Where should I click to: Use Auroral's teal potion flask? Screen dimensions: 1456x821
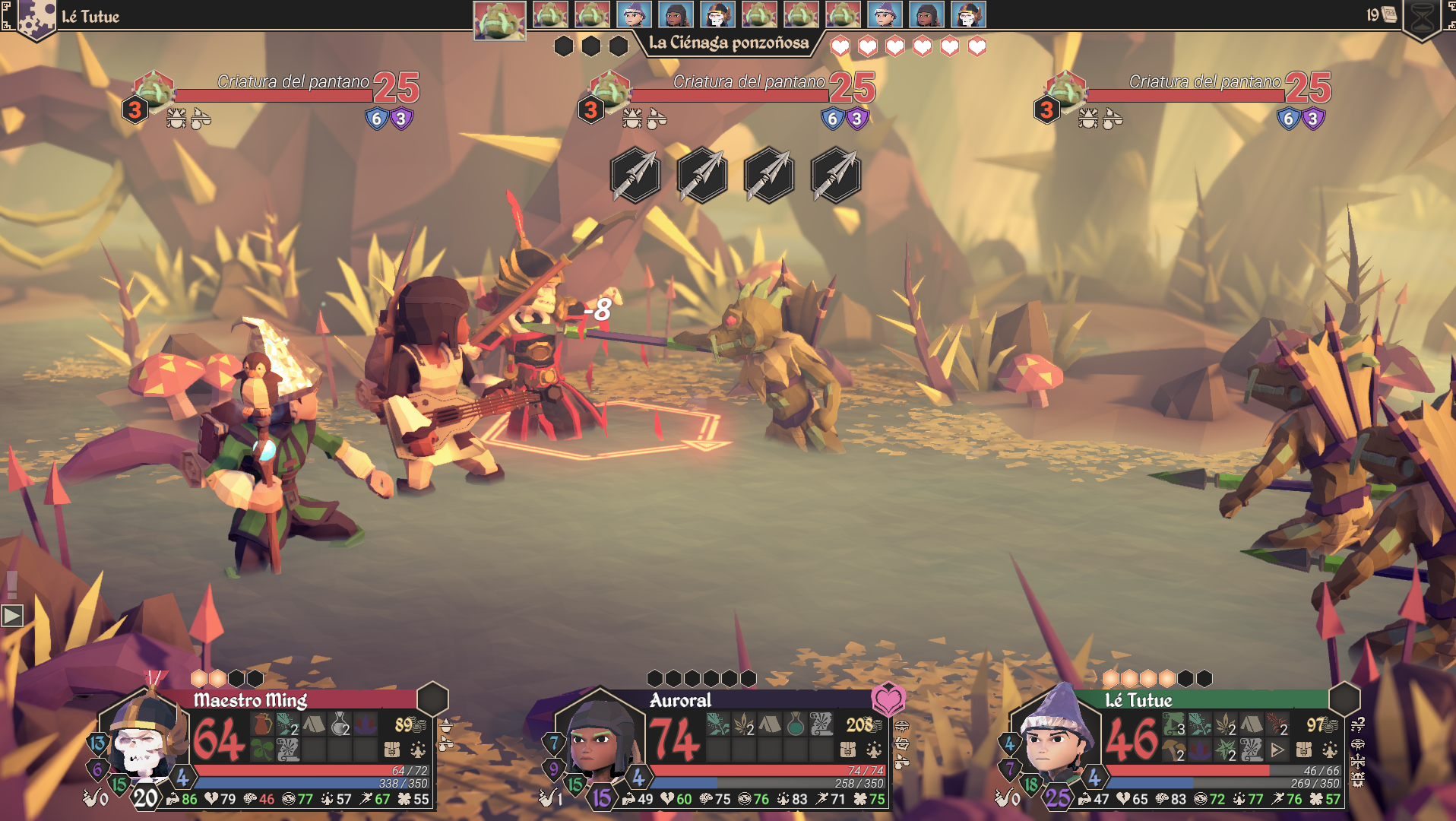tap(796, 724)
